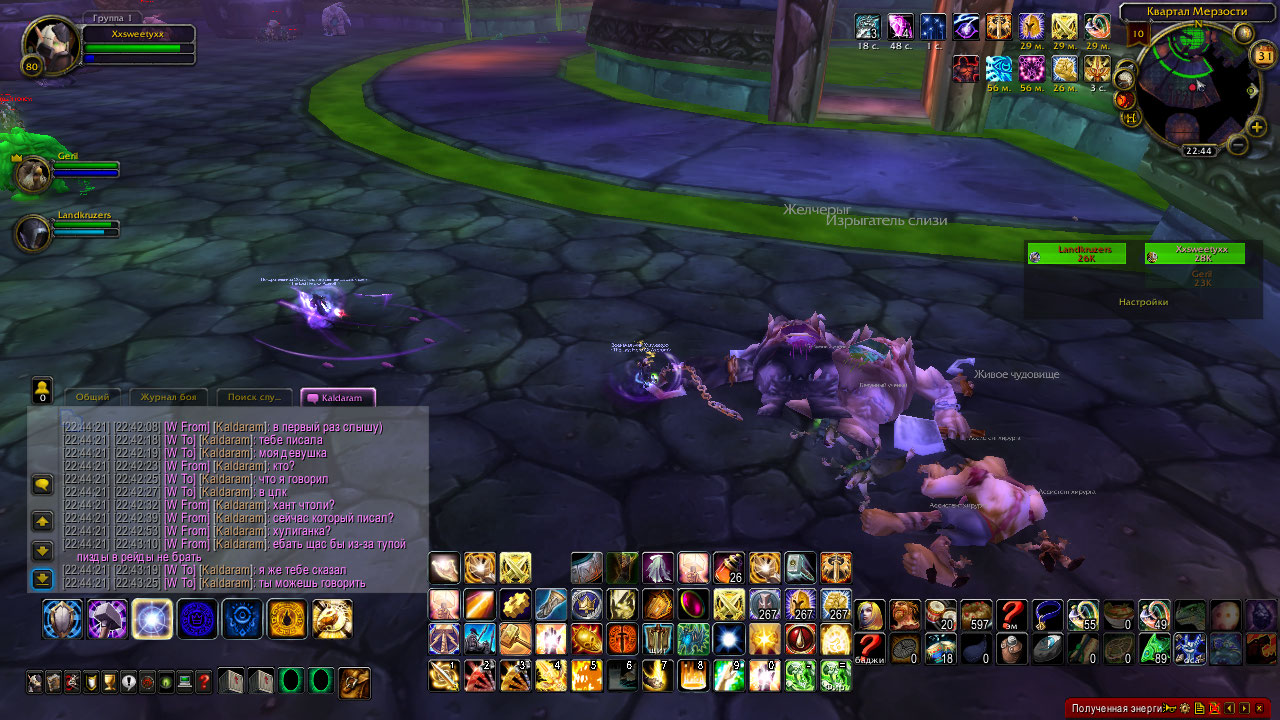Use the action bar slot numbered 5

tap(586, 676)
